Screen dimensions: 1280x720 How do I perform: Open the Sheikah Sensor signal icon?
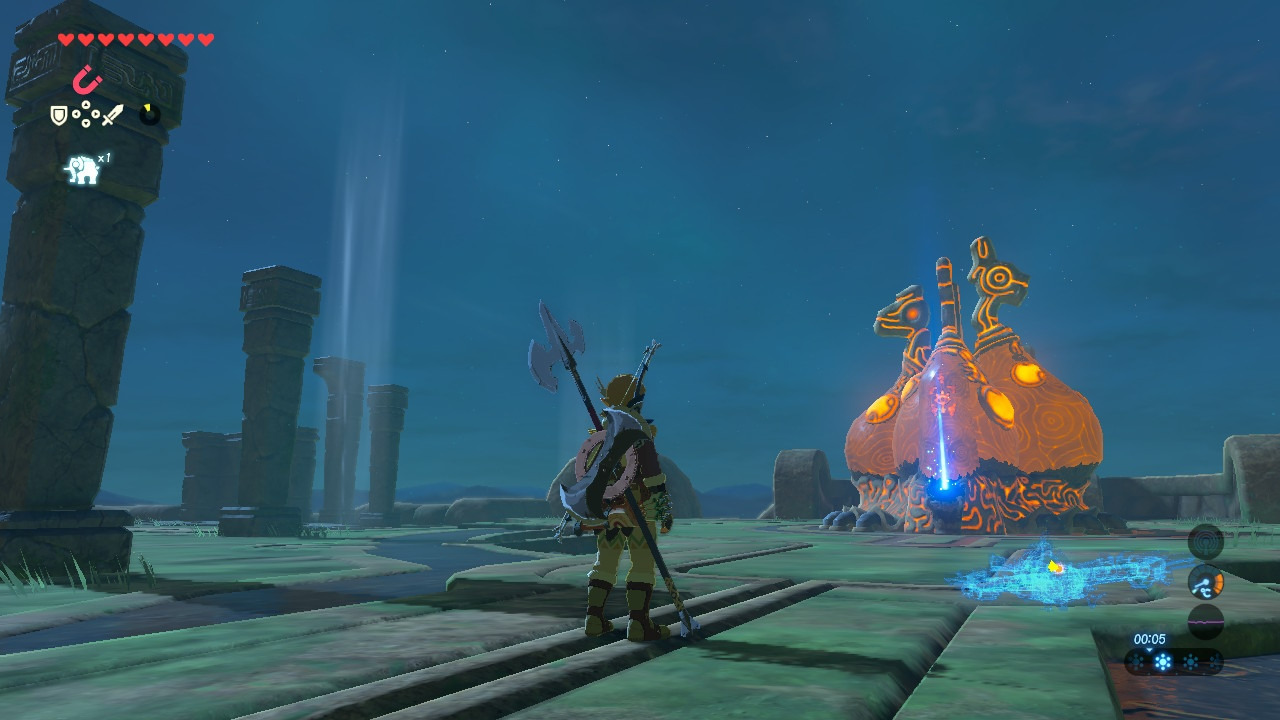point(1205,542)
